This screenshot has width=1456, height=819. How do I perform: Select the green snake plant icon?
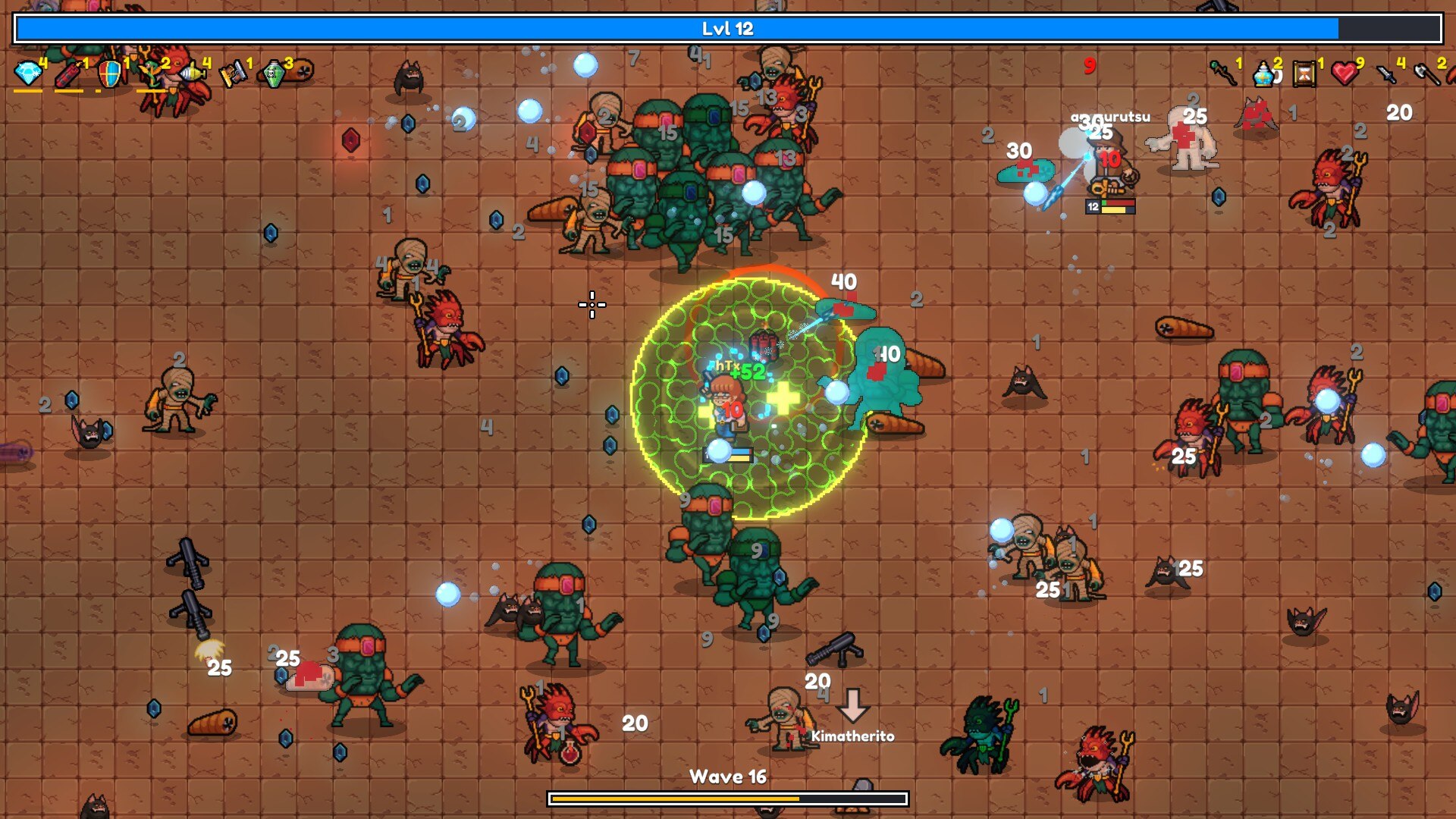tap(151, 74)
